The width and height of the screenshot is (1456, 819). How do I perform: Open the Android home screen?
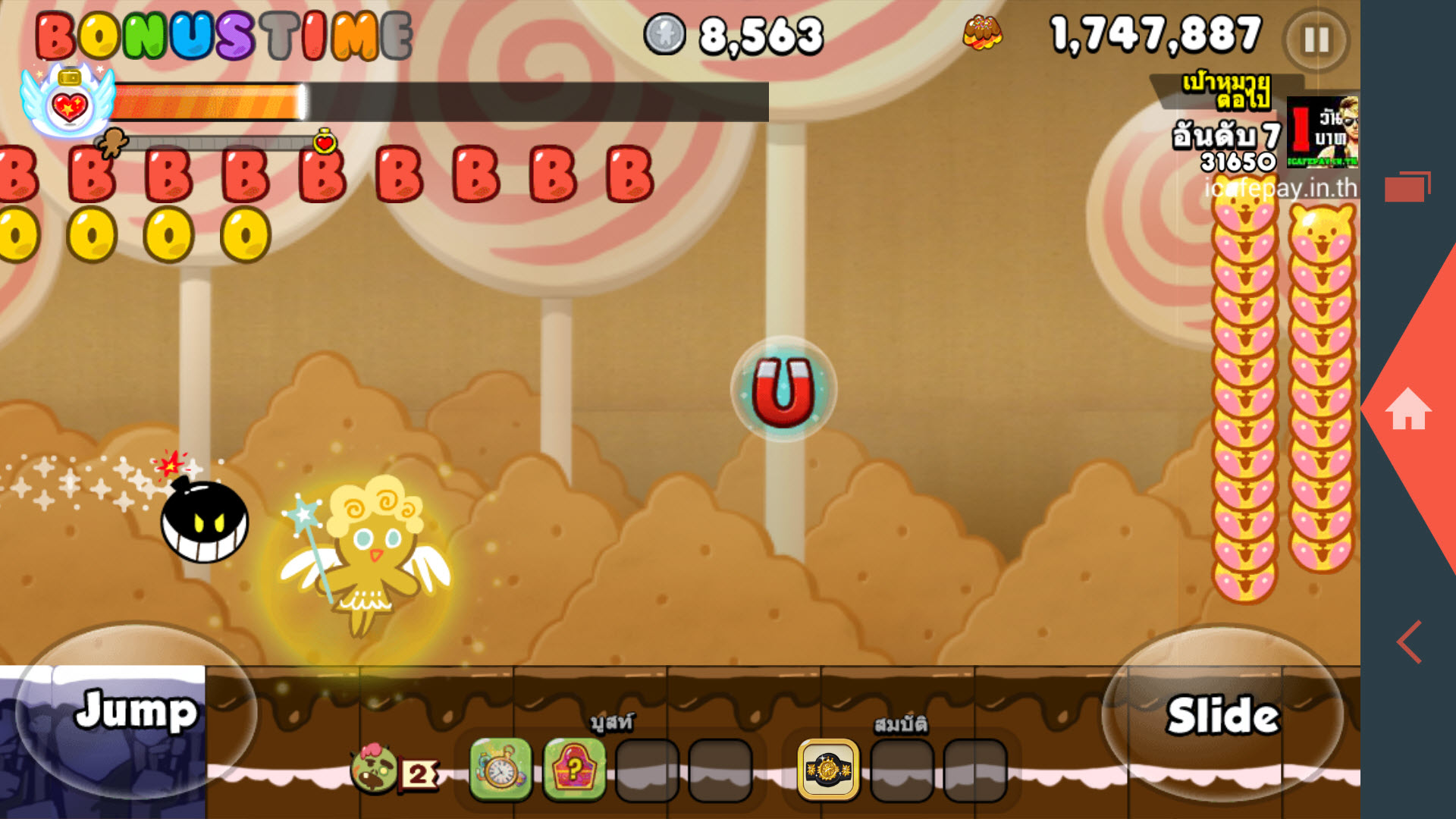1408,409
